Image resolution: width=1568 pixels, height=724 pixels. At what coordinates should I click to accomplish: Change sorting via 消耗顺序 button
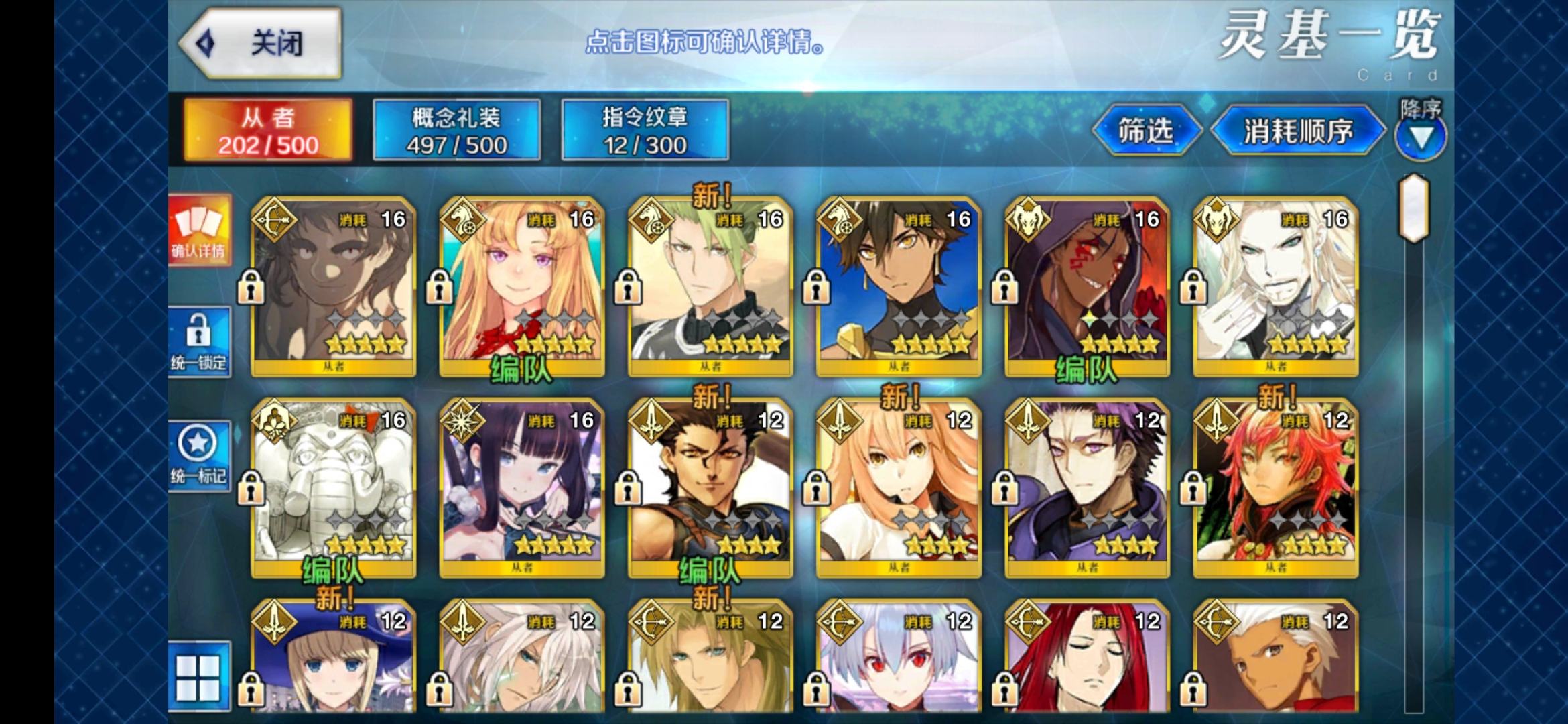(x=1298, y=131)
